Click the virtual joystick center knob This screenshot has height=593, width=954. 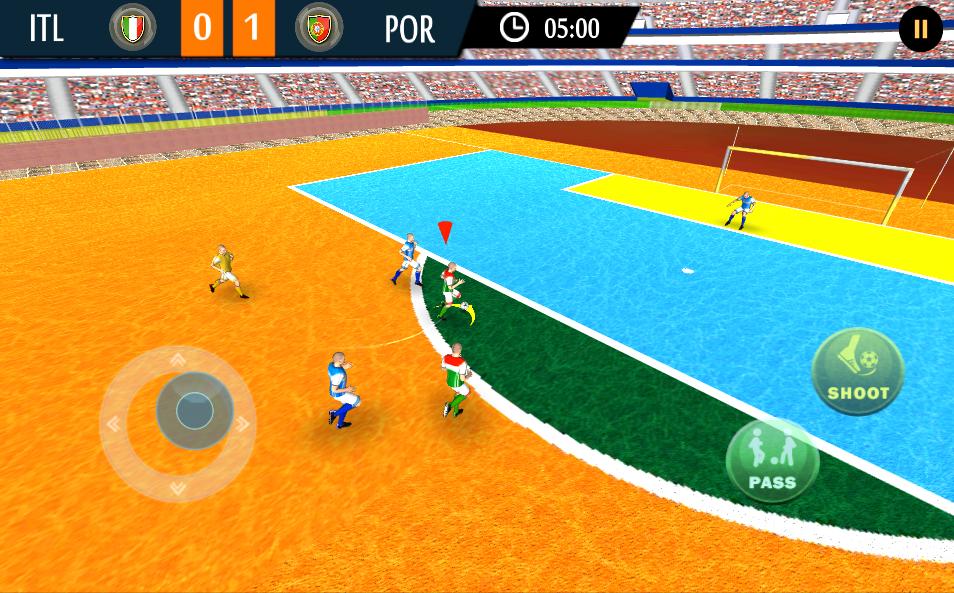[194, 410]
